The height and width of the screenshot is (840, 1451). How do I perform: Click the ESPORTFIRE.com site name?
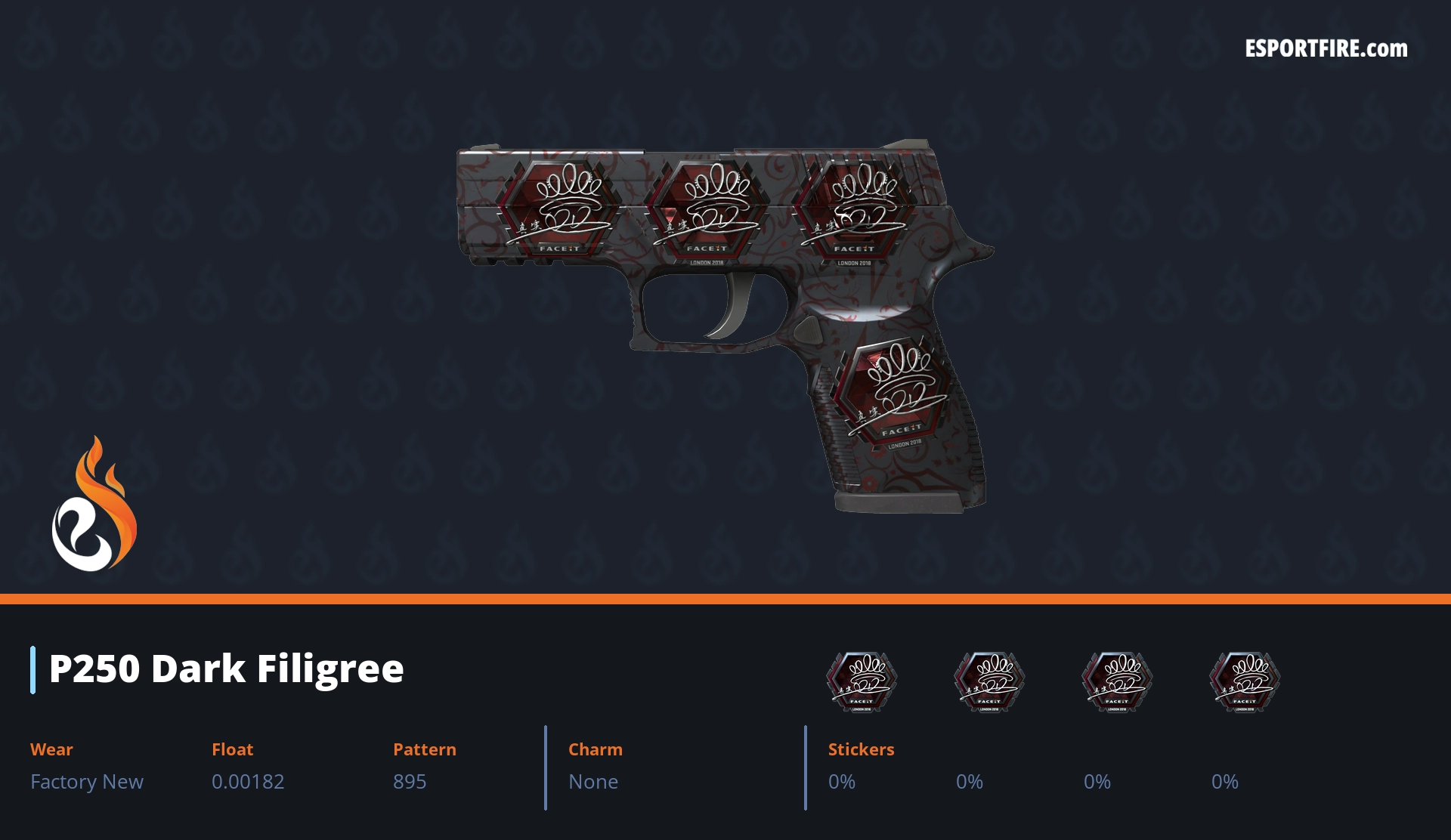click(x=1326, y=49)
